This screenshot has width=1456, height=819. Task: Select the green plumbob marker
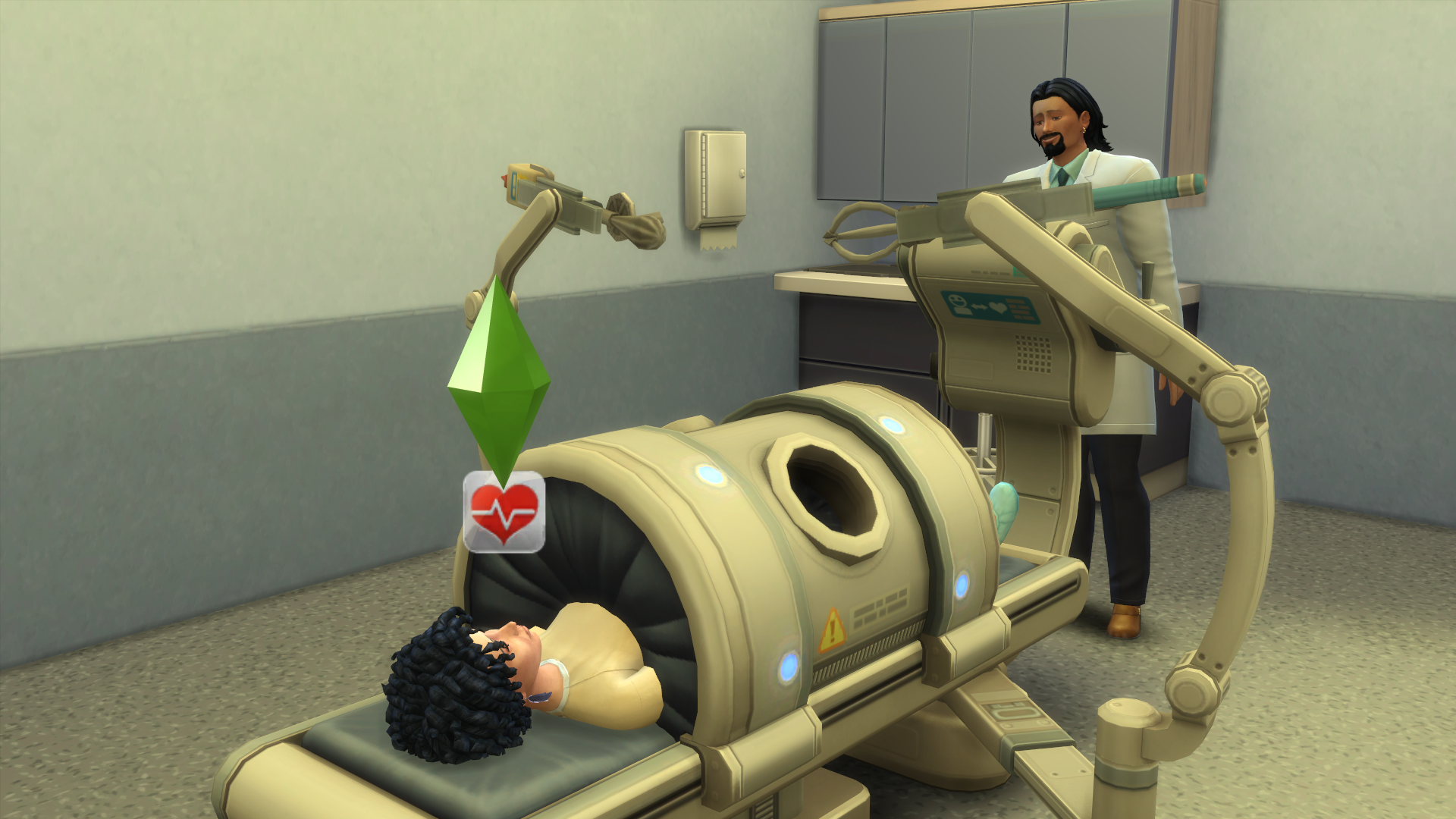(499, 379)
